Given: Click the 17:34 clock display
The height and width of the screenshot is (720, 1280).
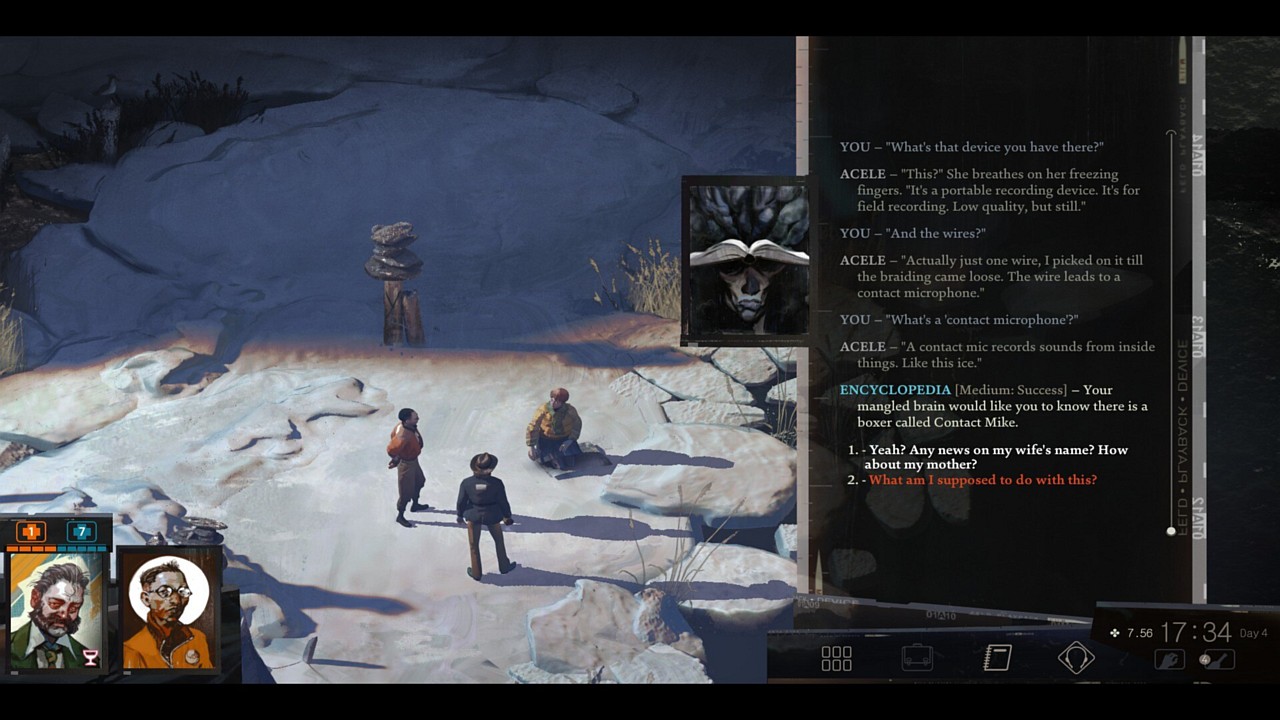Looking at the screenshot, I should pos(1196,632).
